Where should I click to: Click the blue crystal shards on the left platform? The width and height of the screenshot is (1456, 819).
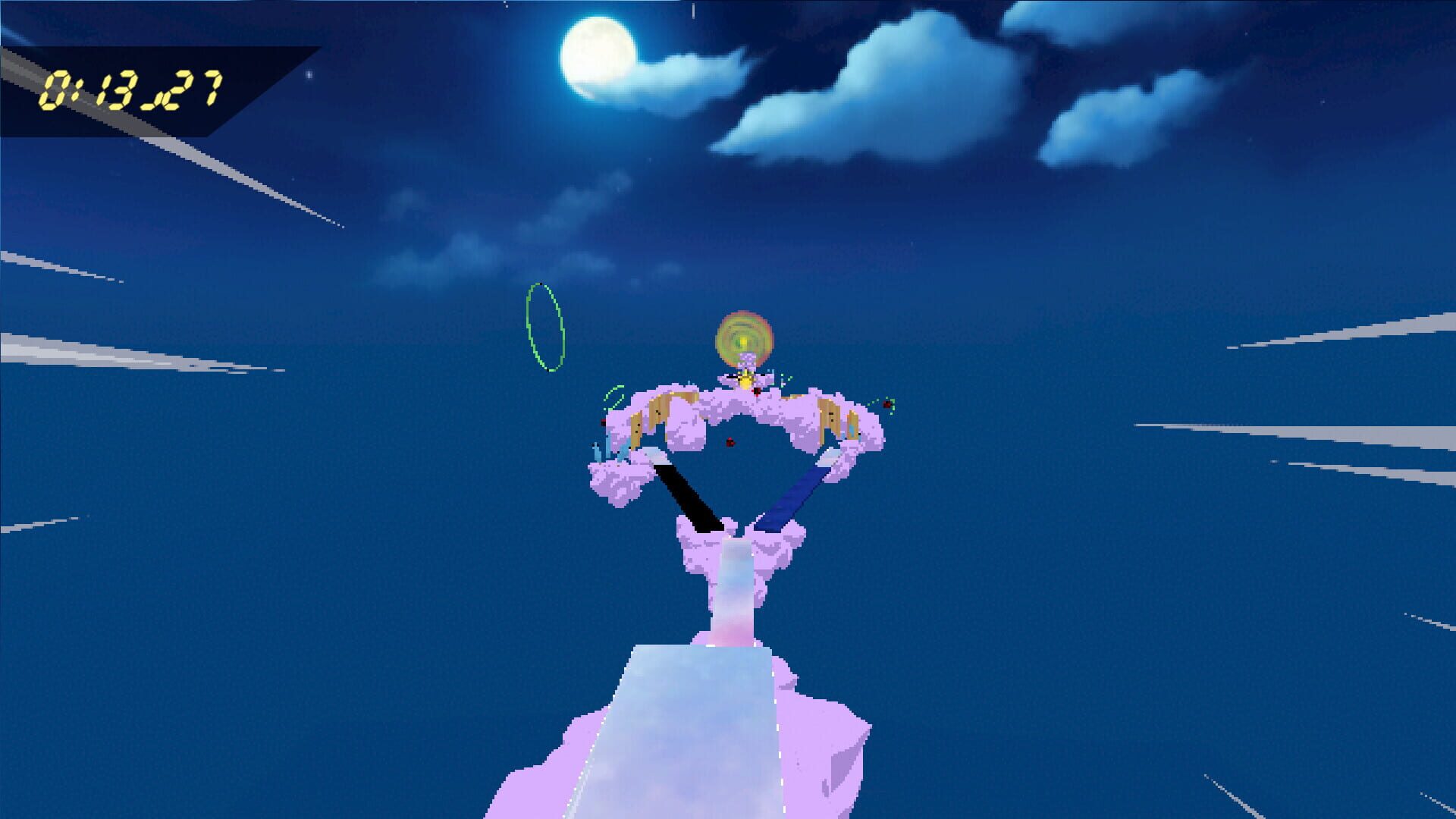(x=611, y=449)
